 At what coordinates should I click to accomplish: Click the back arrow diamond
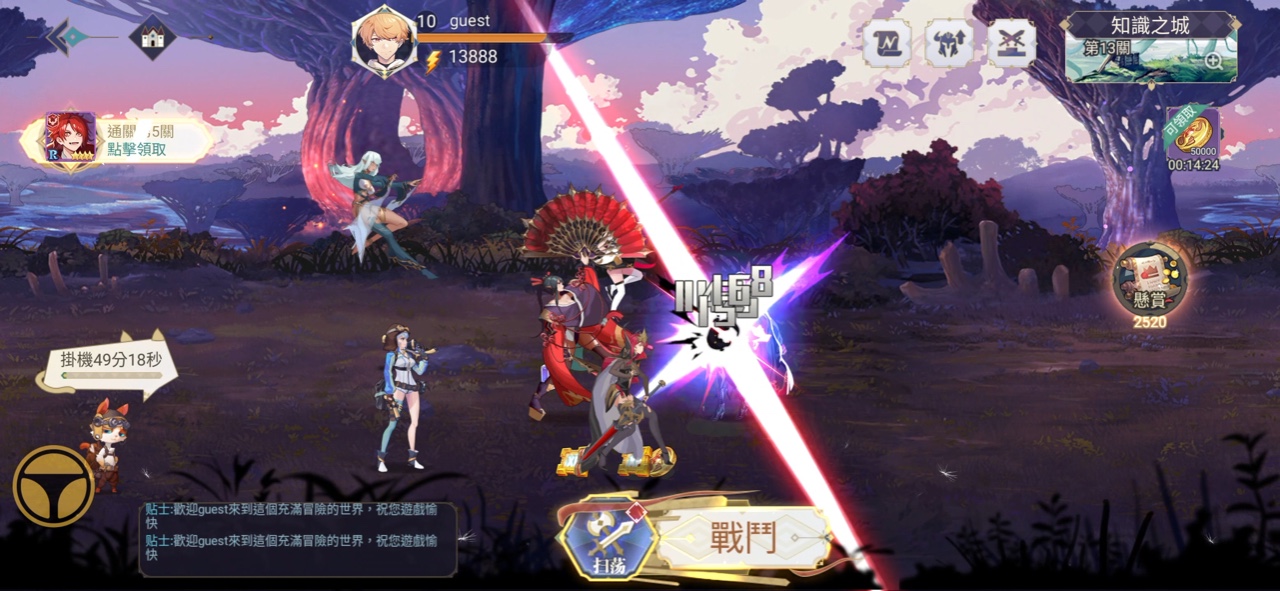(x=71, y=37)
